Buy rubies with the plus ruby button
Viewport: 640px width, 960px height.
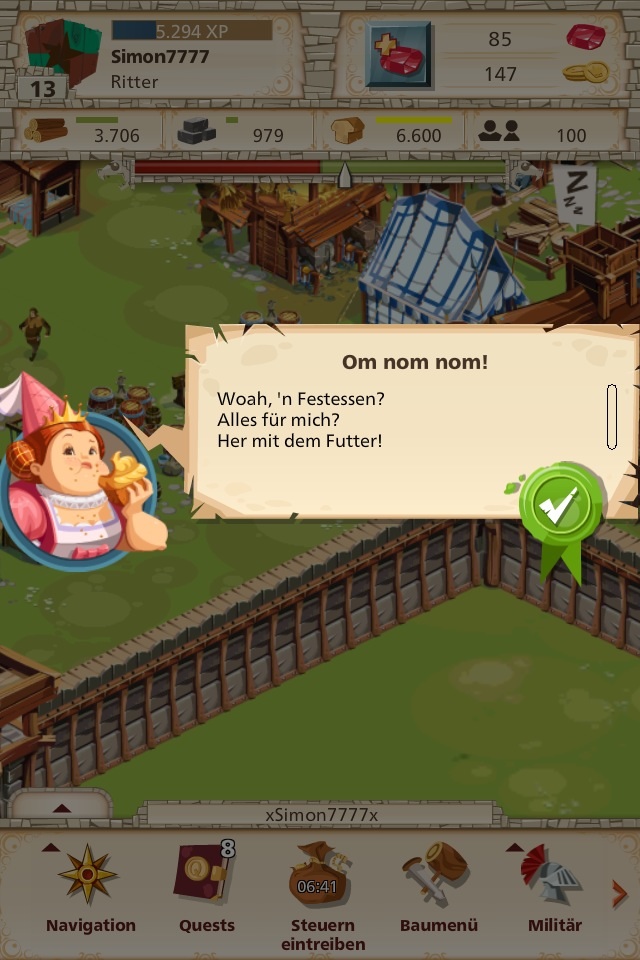pyautogui.click(x=398, y=55)
